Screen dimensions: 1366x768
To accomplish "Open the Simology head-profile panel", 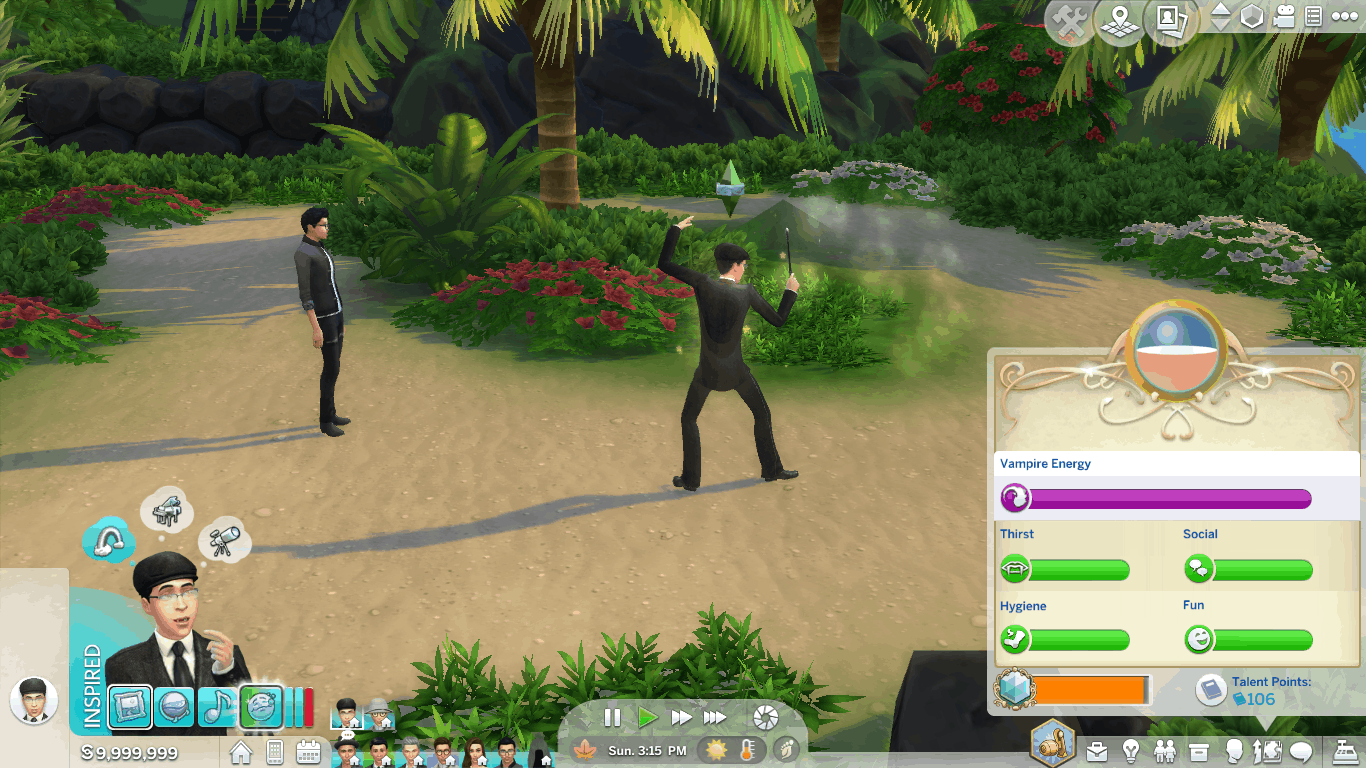I will pyautogui.click(x=1233, y=750).
